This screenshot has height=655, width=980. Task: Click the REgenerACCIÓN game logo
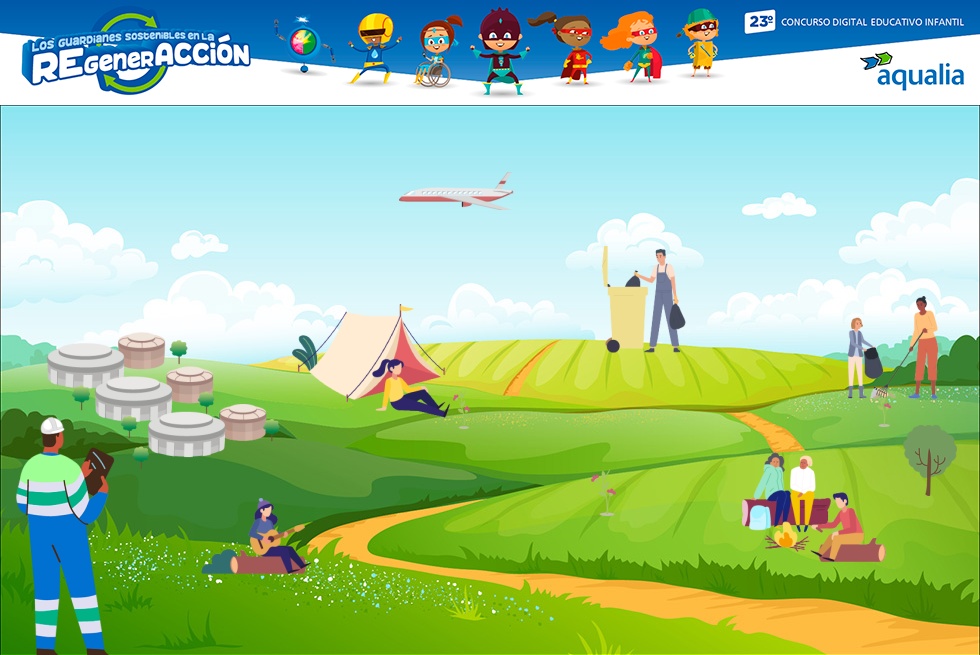[x=136, y=55]
